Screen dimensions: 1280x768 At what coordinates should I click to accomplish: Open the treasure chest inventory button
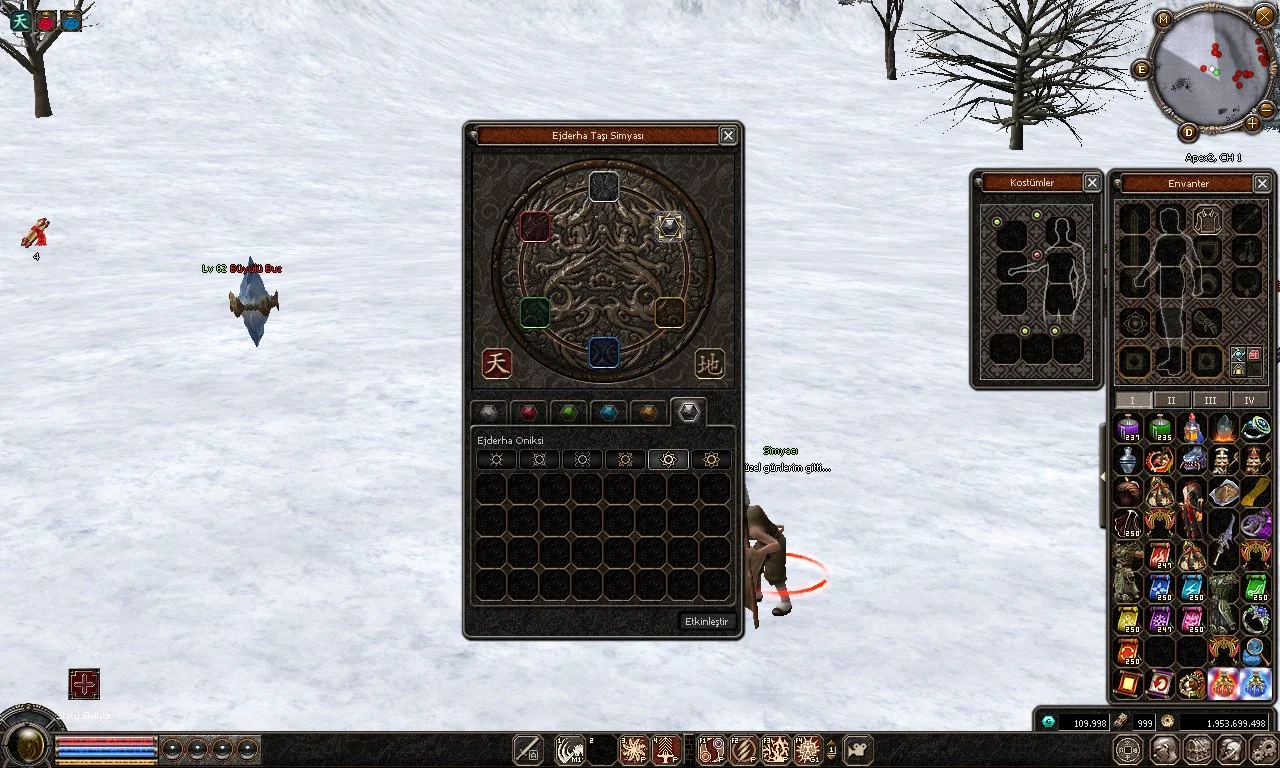tap(1197, 749)
